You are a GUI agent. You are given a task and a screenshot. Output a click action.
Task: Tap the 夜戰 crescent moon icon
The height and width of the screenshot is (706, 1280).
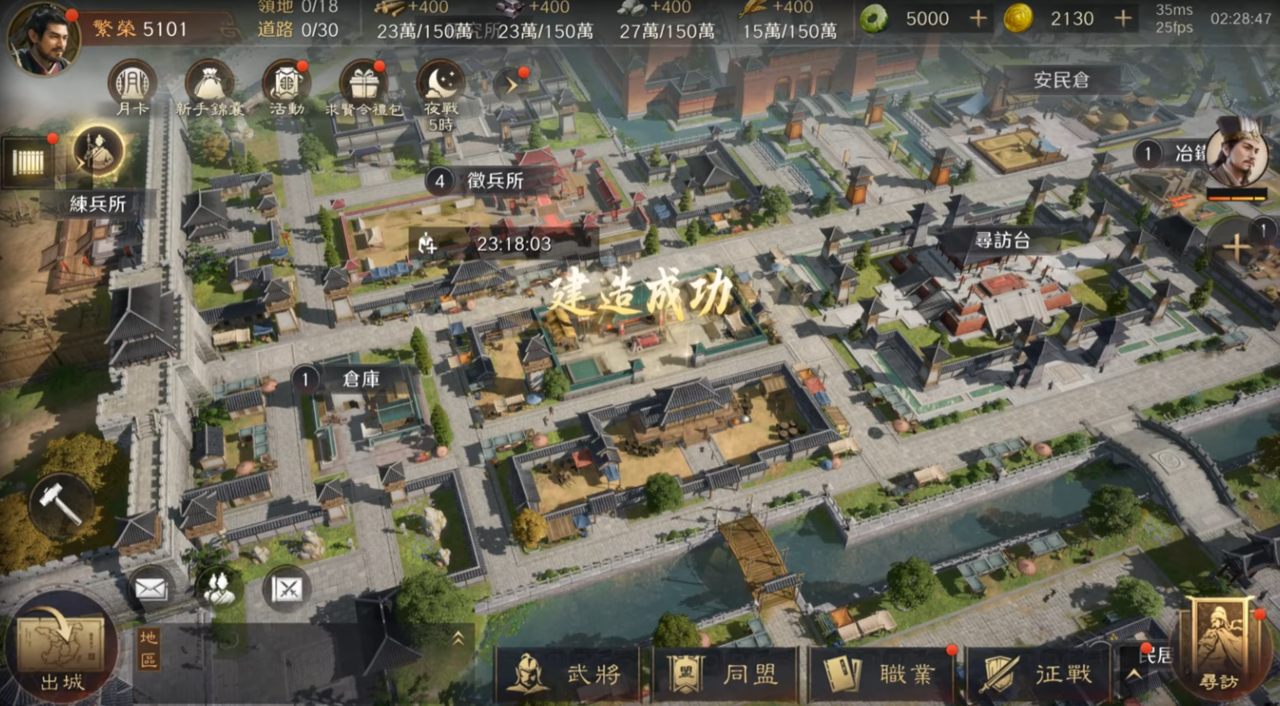[x=440, y=82]
